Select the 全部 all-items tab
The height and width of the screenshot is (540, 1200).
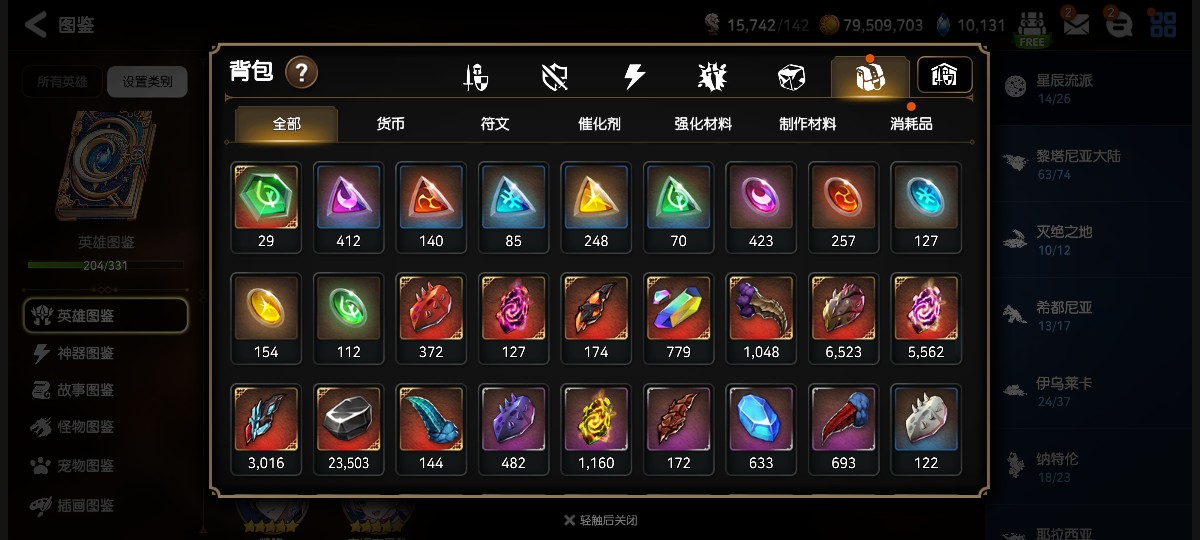[287, 124]
